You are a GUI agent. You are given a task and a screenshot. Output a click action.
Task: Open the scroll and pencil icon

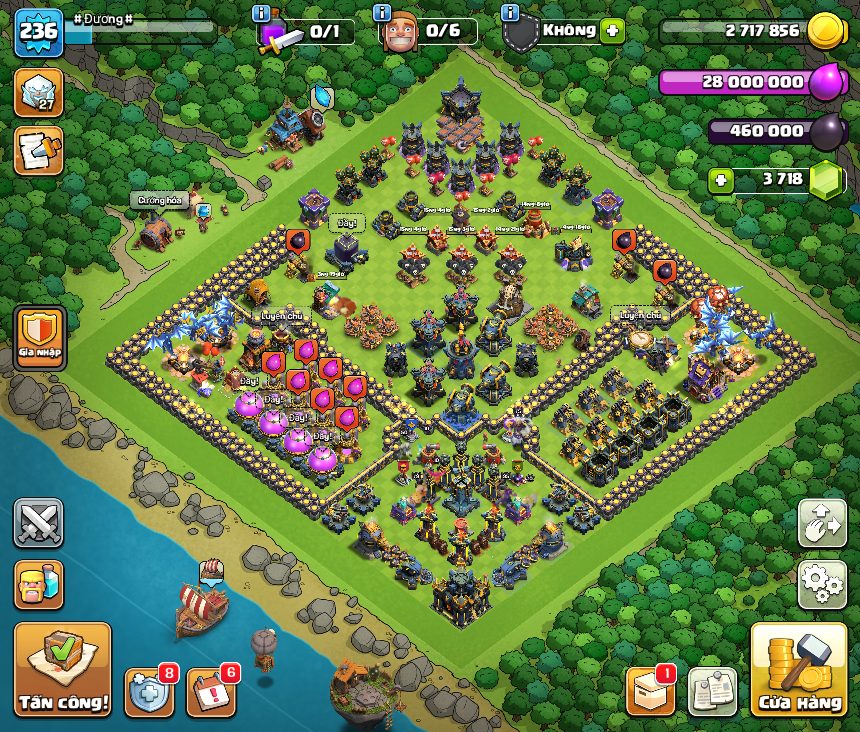[x=38, y=150]
